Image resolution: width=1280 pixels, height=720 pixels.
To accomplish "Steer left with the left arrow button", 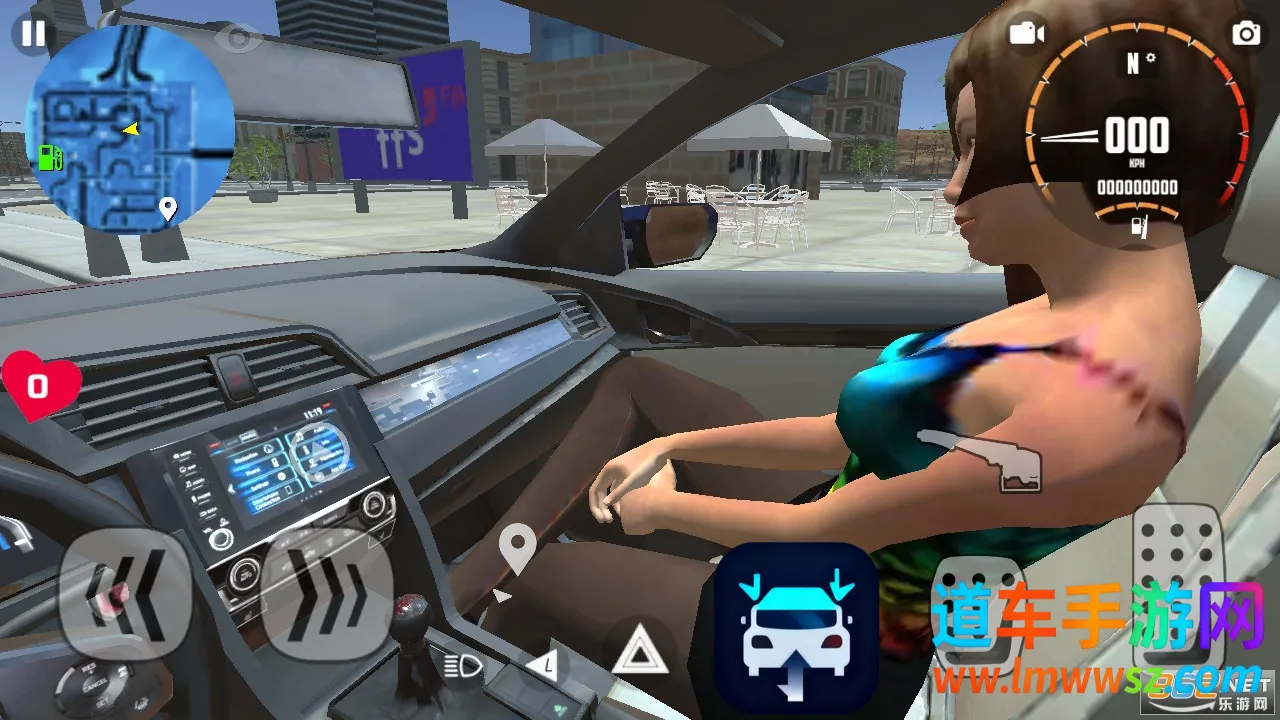I will click(x=125, y=594).
